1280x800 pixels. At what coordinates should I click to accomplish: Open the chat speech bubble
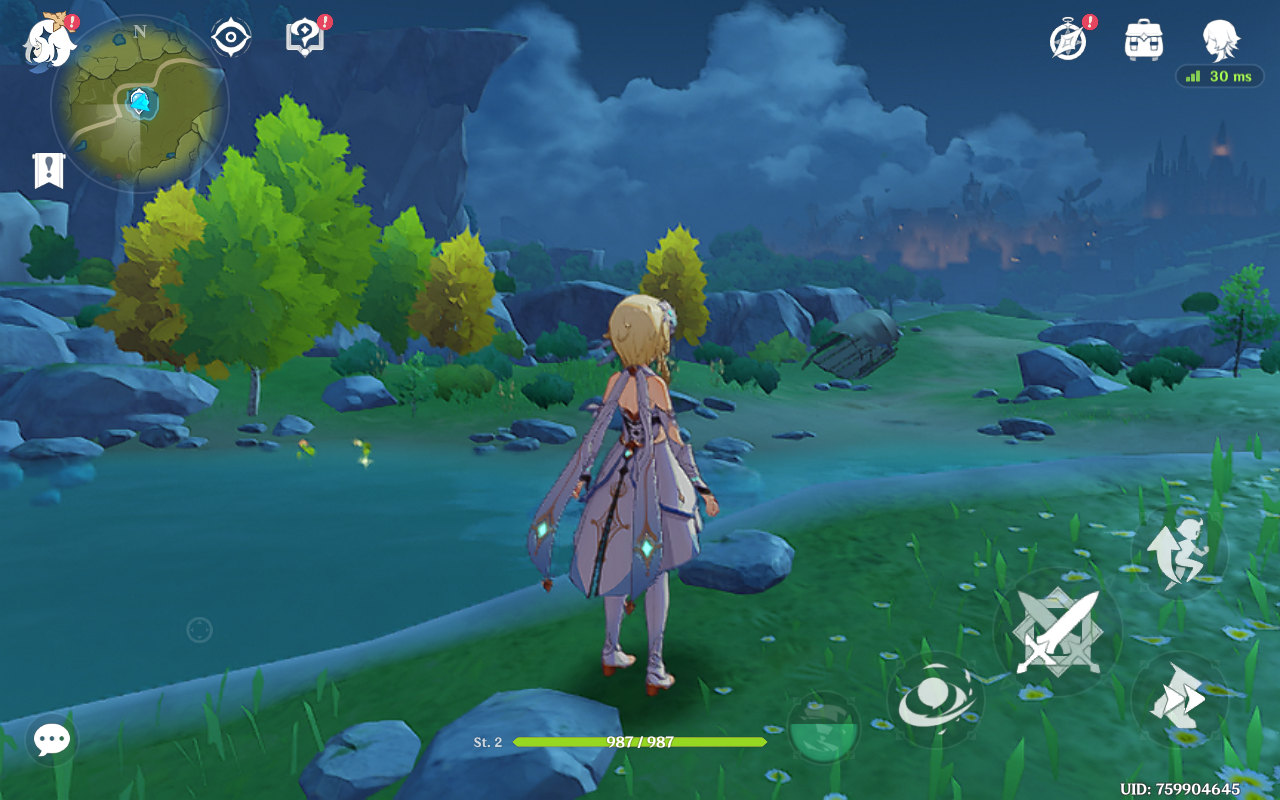52,740
